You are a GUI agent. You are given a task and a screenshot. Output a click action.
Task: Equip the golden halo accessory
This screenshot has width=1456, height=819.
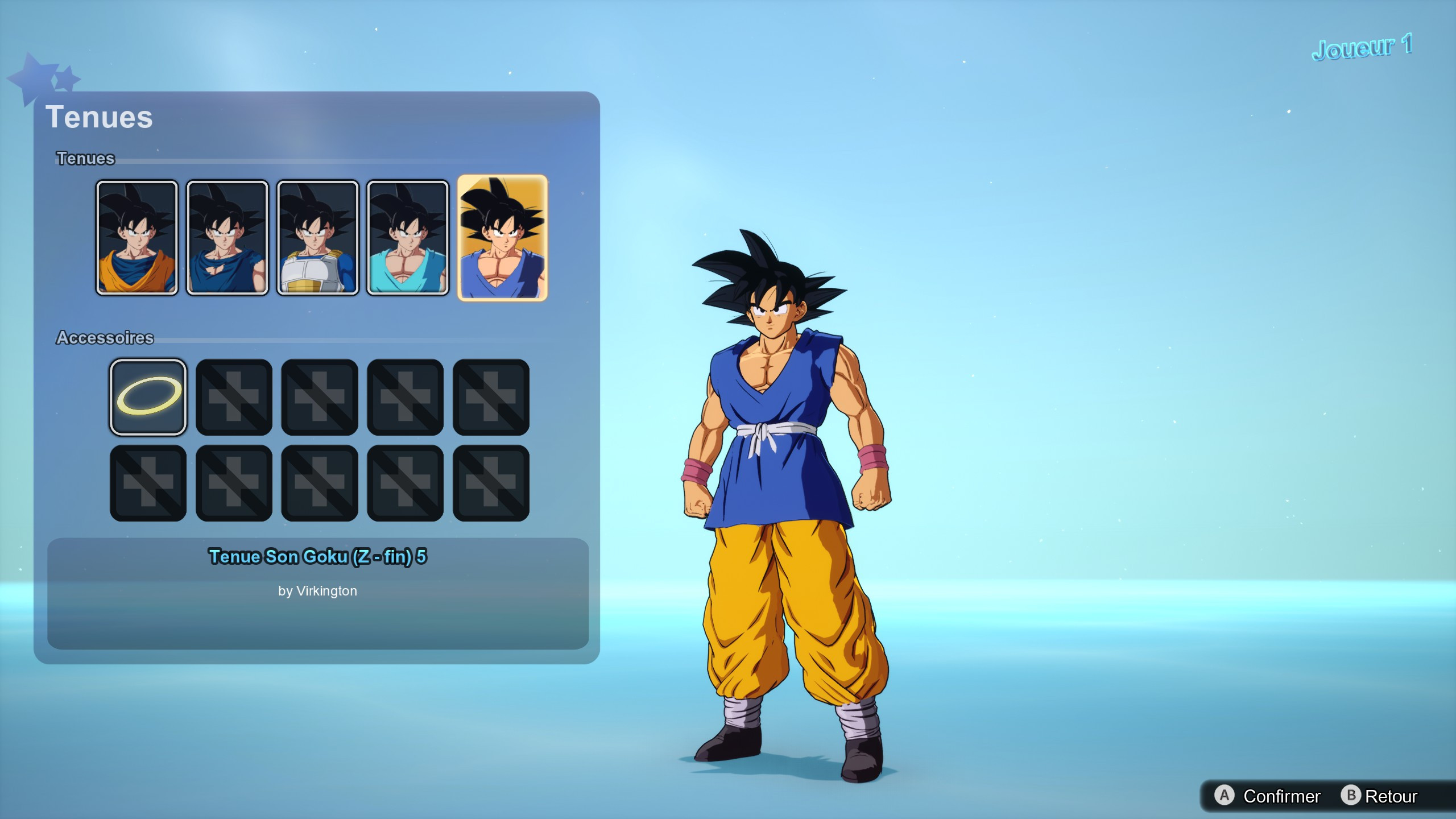(148, 396)
